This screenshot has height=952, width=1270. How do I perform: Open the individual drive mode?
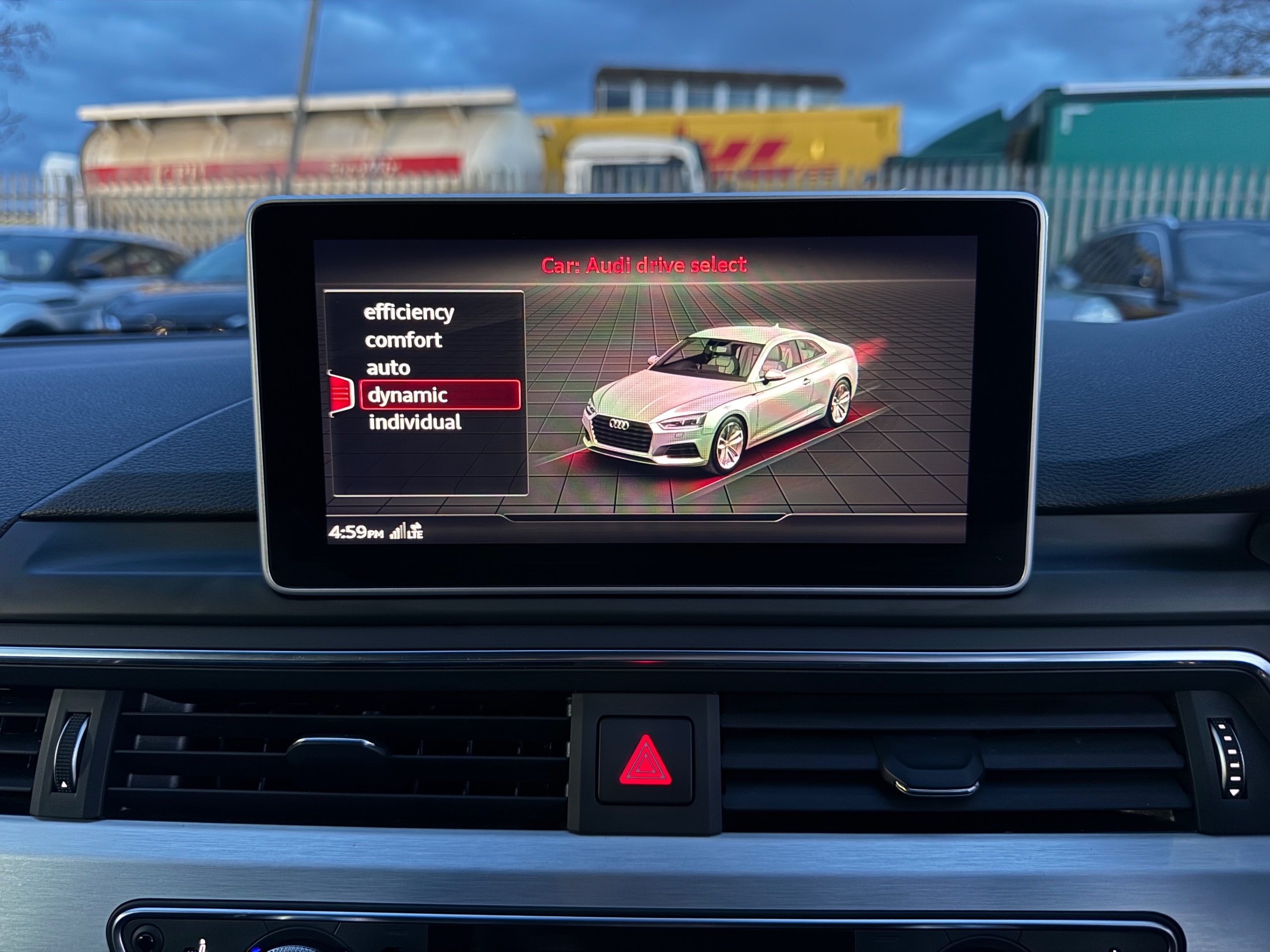tap(415, 422)
